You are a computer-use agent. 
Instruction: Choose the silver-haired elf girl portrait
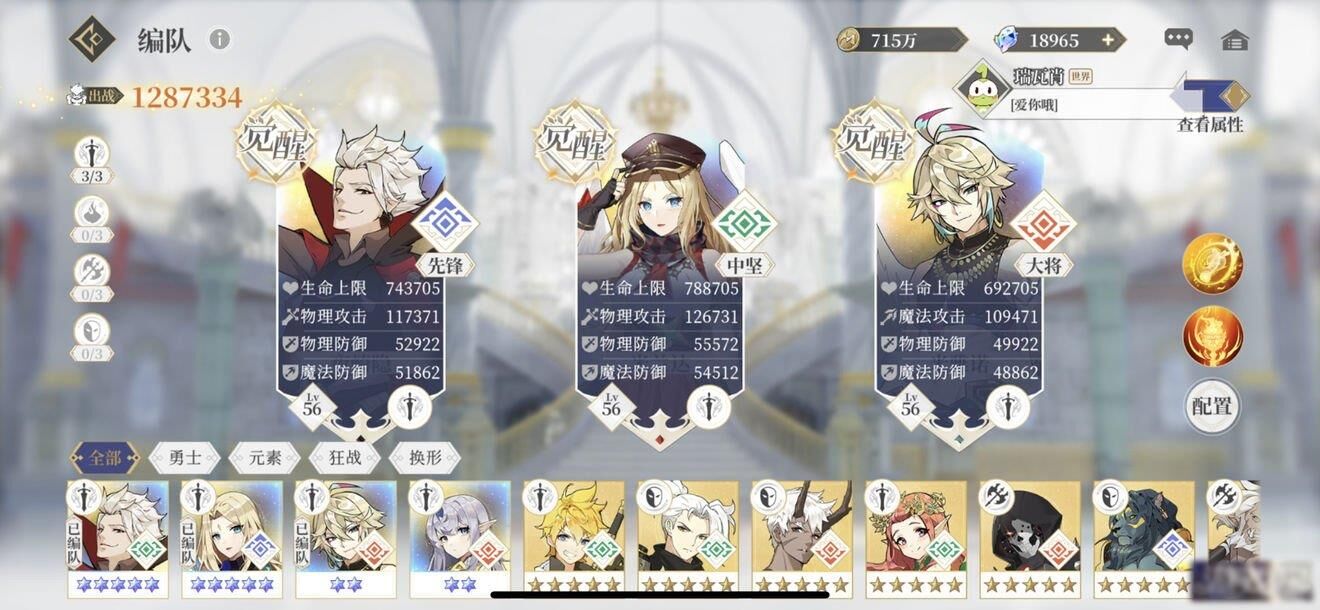459,530
